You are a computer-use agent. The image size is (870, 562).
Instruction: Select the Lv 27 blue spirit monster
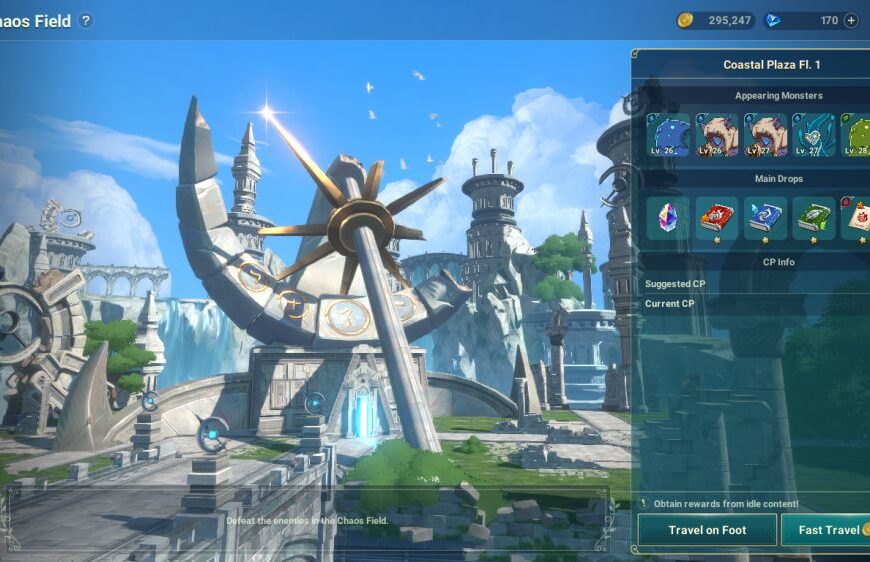pyautogui.click(x=813, y=135)
